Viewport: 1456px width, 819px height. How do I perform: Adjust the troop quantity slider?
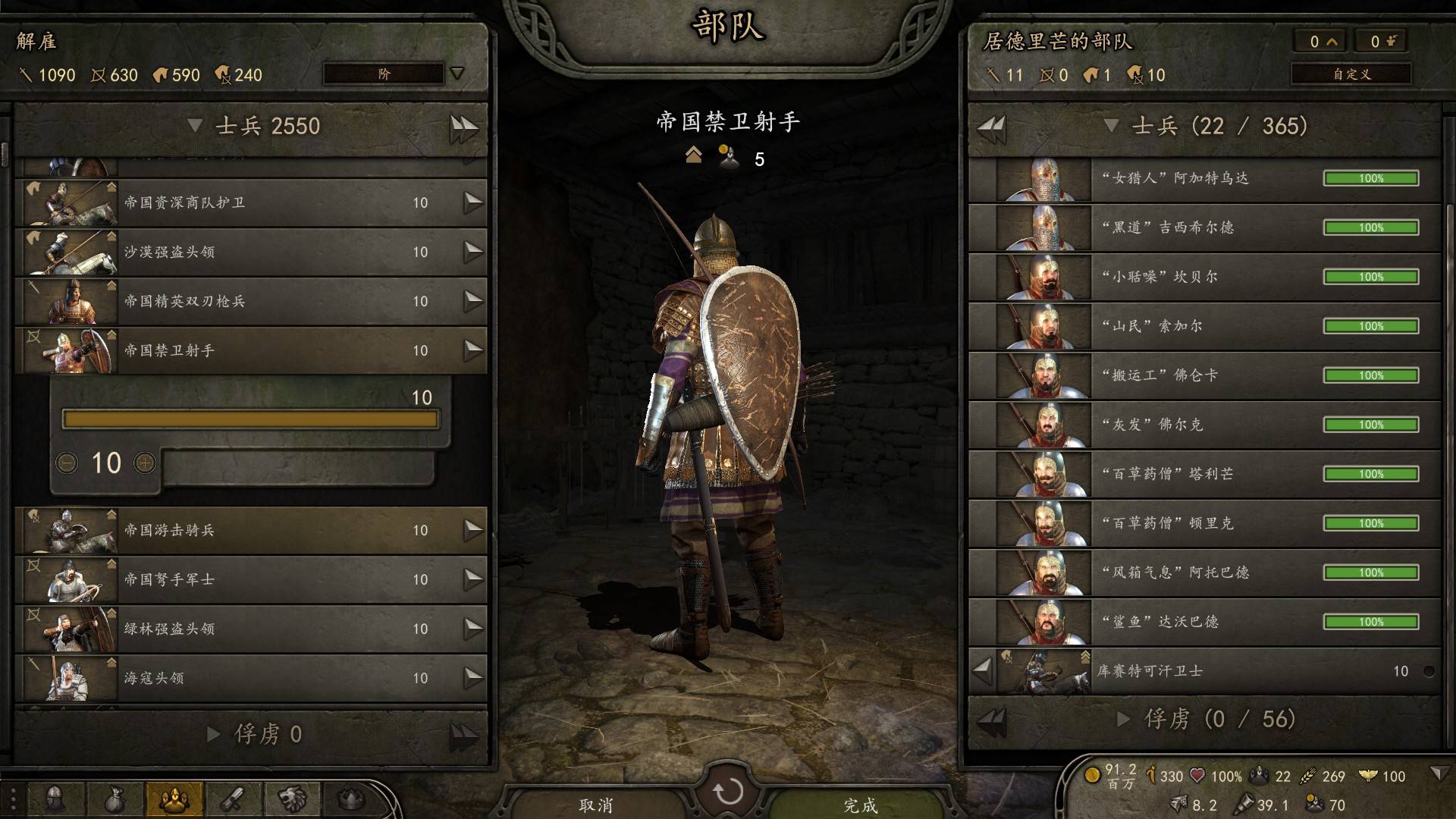(x=250, y=419)
